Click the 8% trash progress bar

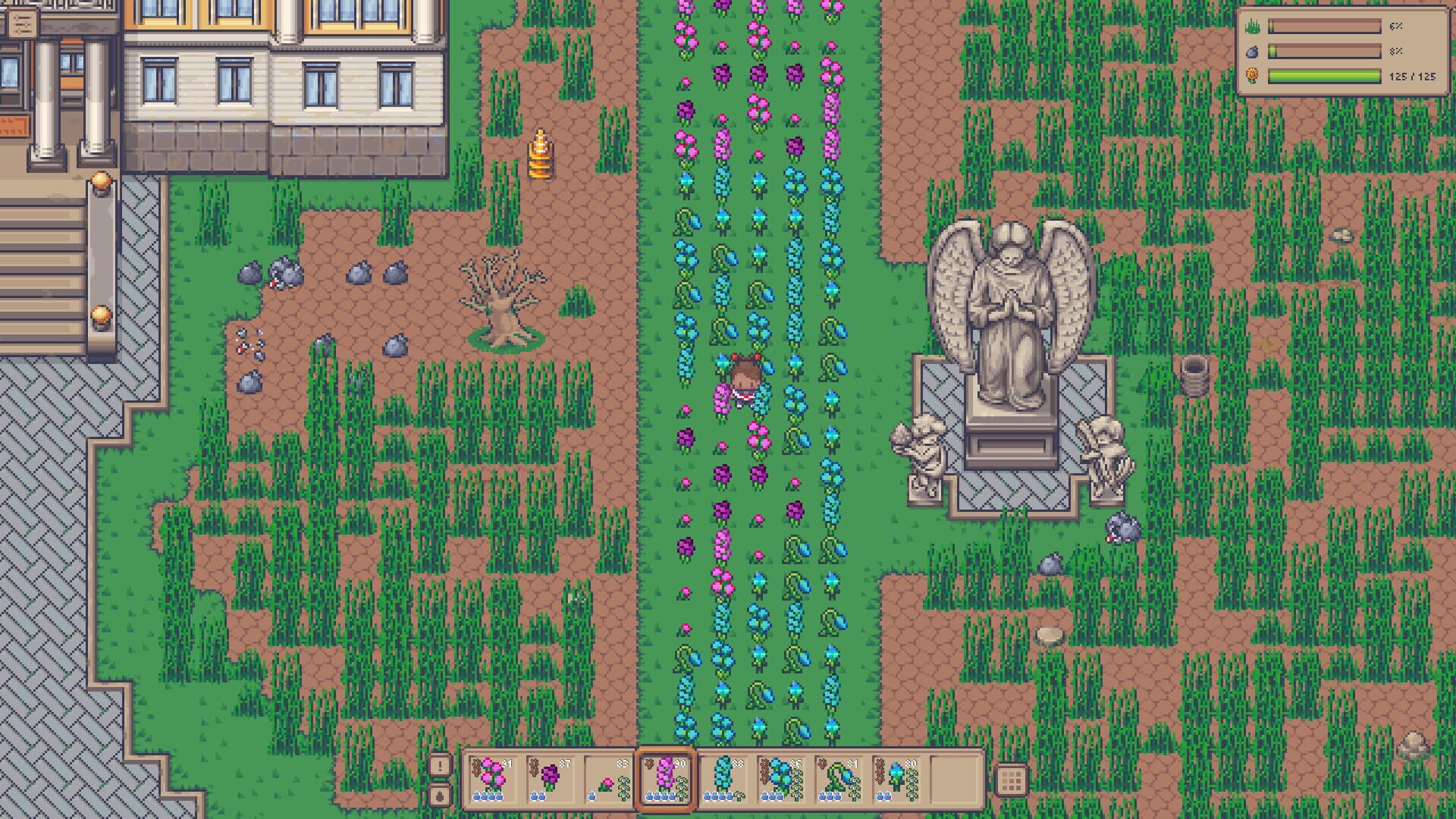pyautogui.click(x=1324, y=53)
